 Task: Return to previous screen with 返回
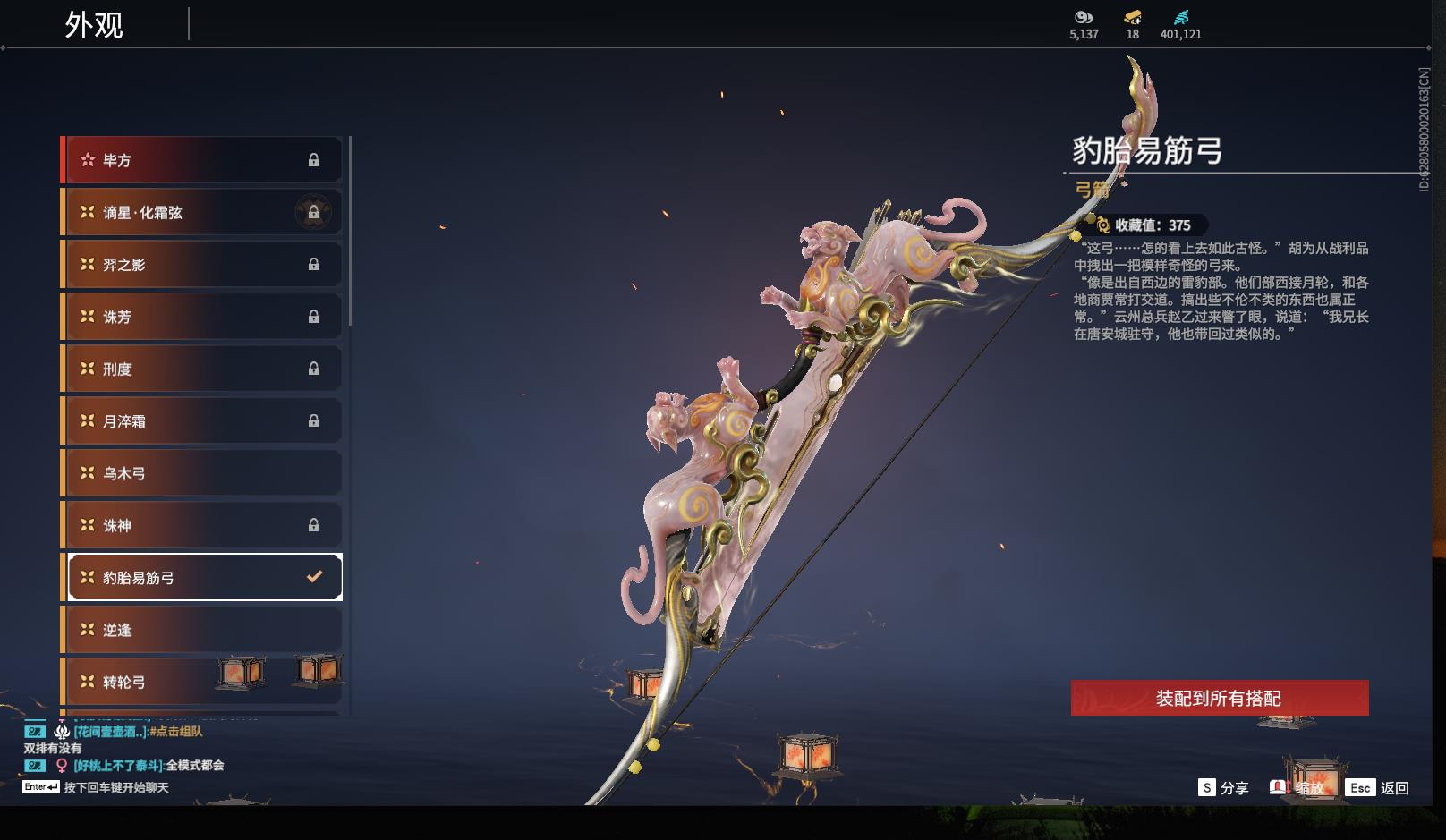(x=1379, y=788)
